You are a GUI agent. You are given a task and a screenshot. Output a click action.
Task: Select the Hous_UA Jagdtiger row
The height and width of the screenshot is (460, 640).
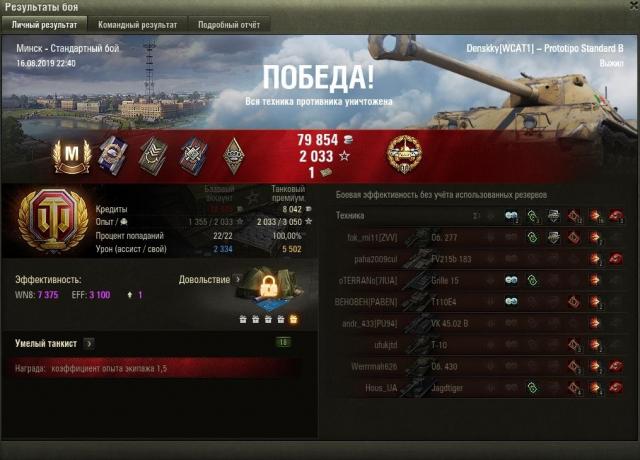480,386
